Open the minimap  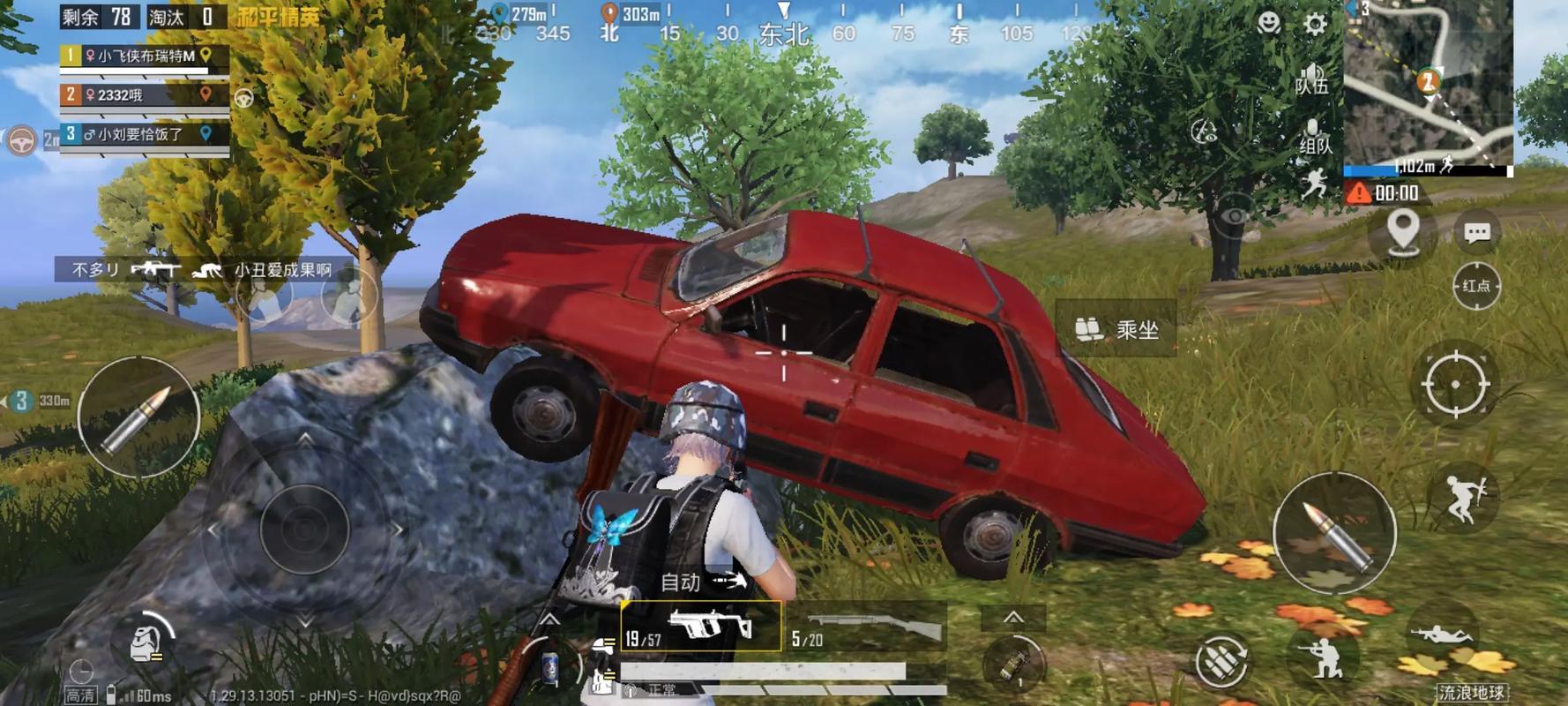[1427, 82]
